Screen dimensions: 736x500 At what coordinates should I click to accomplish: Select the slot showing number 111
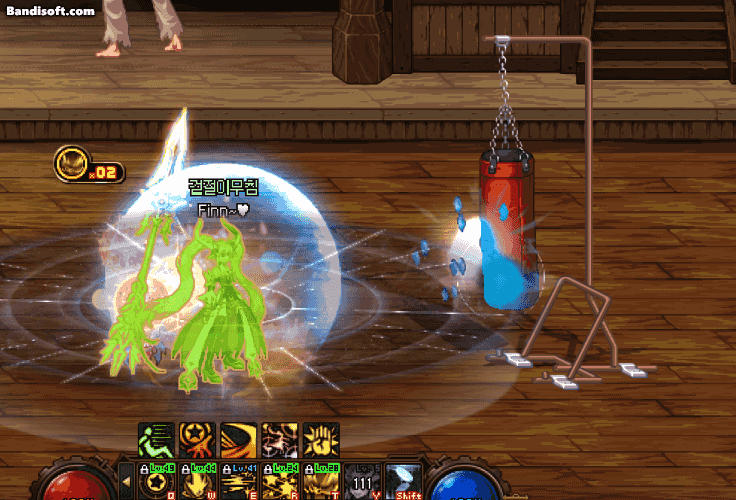click(361, 481)
